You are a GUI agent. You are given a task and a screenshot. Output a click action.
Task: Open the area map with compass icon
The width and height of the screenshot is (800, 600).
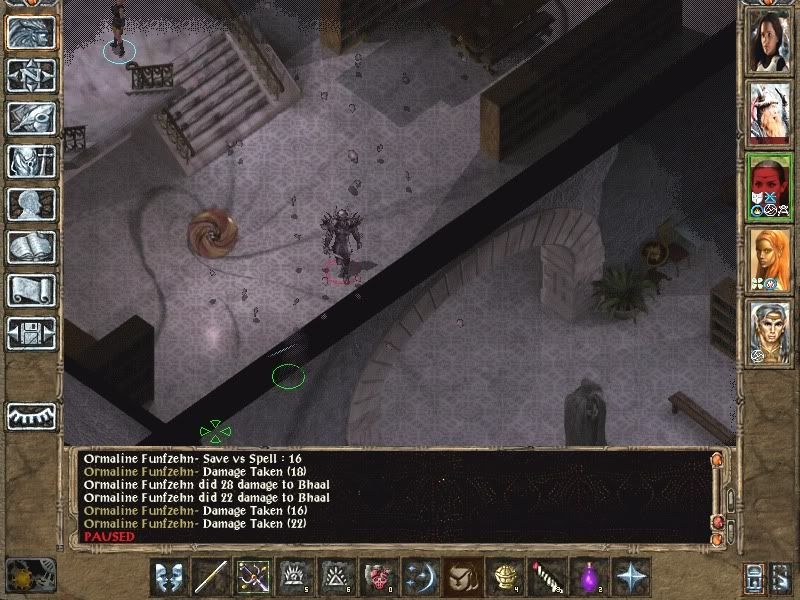[31, 76]
